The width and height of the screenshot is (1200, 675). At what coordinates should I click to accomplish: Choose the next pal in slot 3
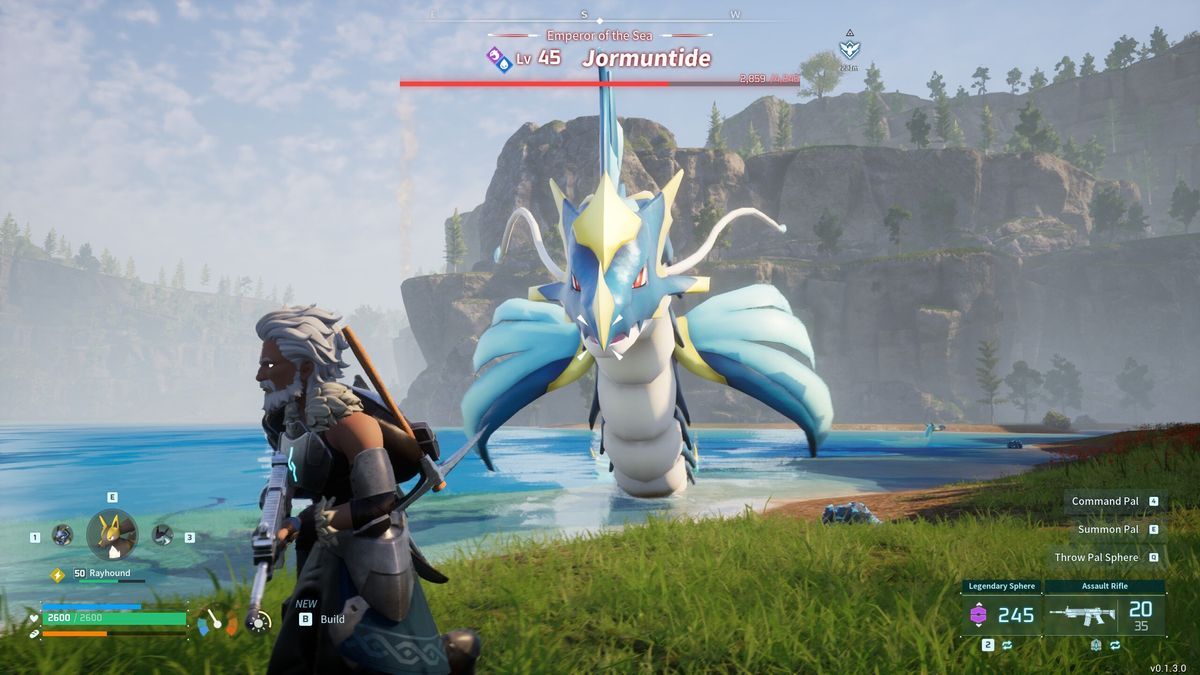coord(162,535)
